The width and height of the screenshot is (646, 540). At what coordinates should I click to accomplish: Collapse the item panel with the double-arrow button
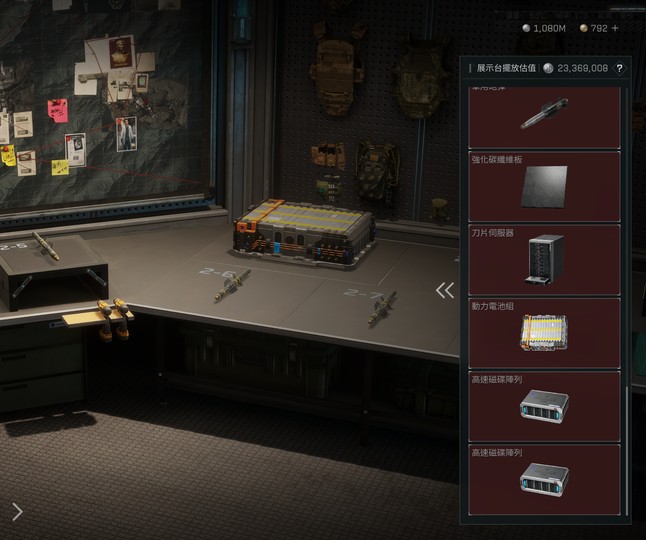(445, 290)
